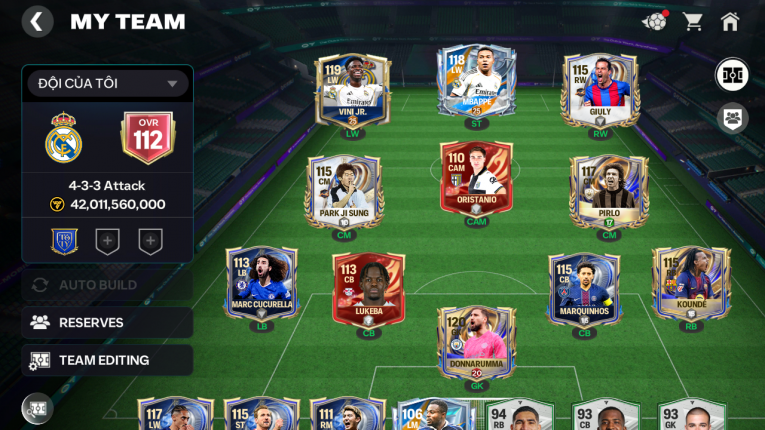The width and height of the screenshot is (765, 430).
Task: Pick the Cristanio CAM card
Action: 476,183
